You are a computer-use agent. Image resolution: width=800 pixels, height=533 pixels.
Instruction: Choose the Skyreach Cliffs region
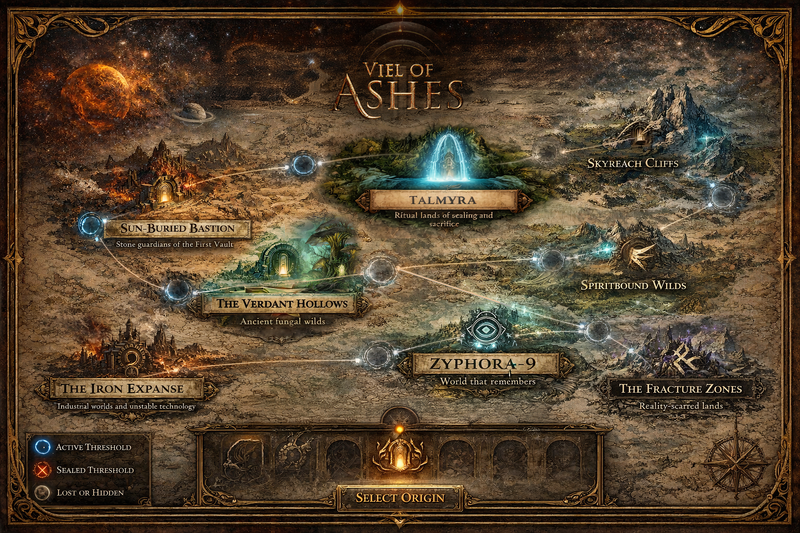point(633,162)
